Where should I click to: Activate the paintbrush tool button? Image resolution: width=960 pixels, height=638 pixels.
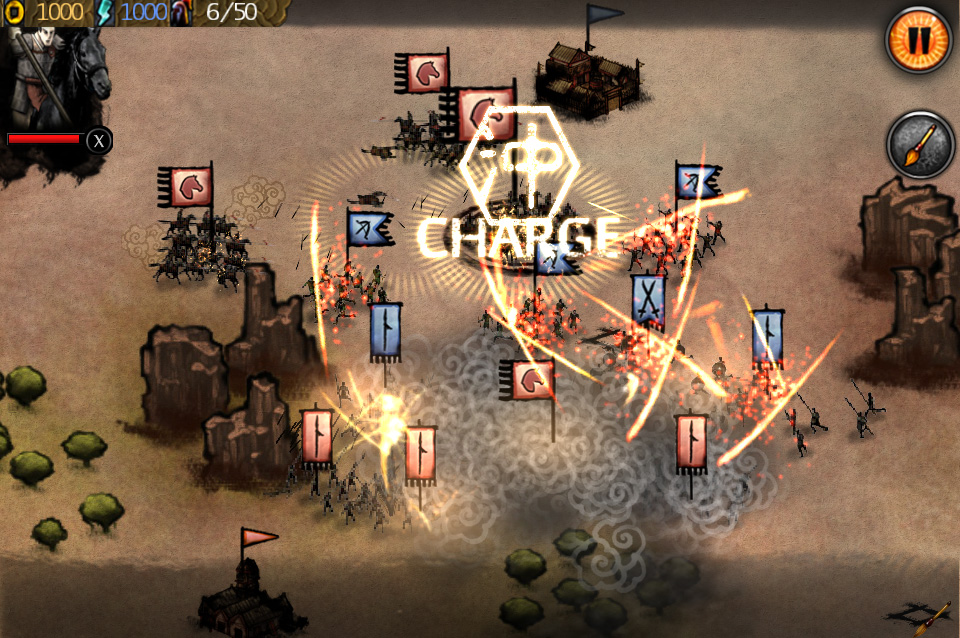(920, 146)
